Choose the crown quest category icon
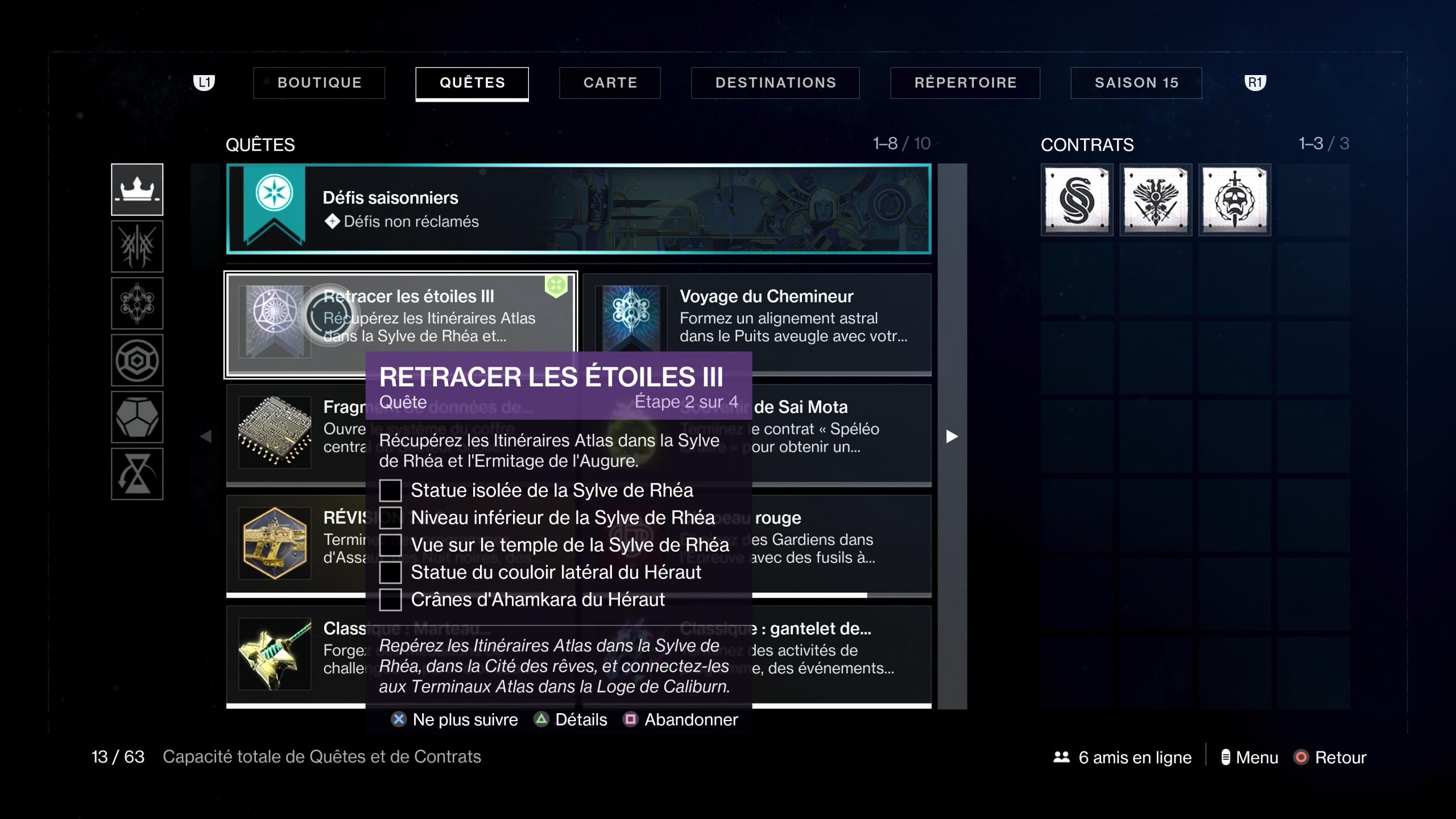The height and width of the screenshot is (819, 1456). 137,189
